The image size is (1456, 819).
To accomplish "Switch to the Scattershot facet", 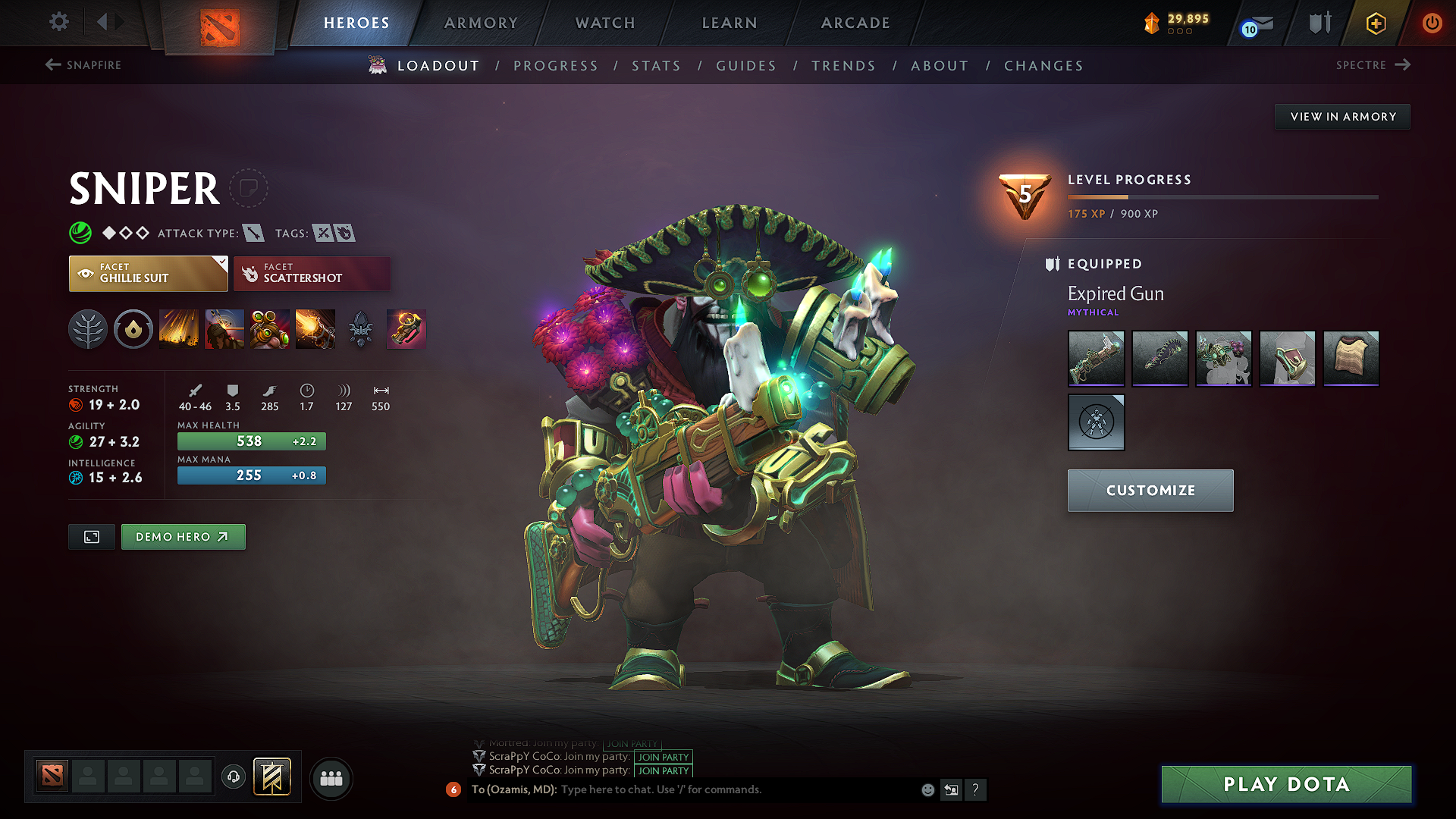I will point(312,273).
